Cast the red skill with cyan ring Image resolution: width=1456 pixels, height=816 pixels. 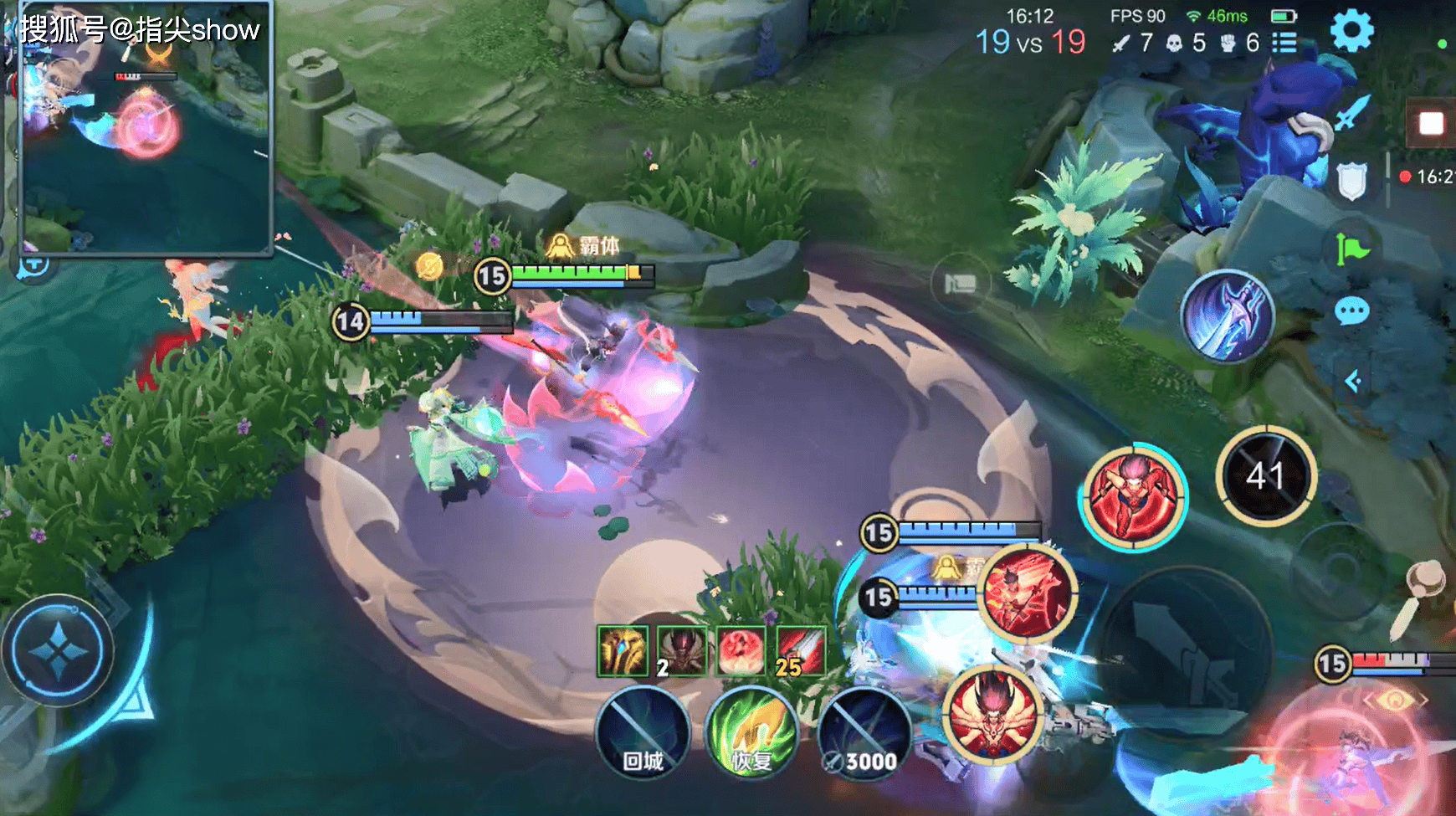[1134, 496]
